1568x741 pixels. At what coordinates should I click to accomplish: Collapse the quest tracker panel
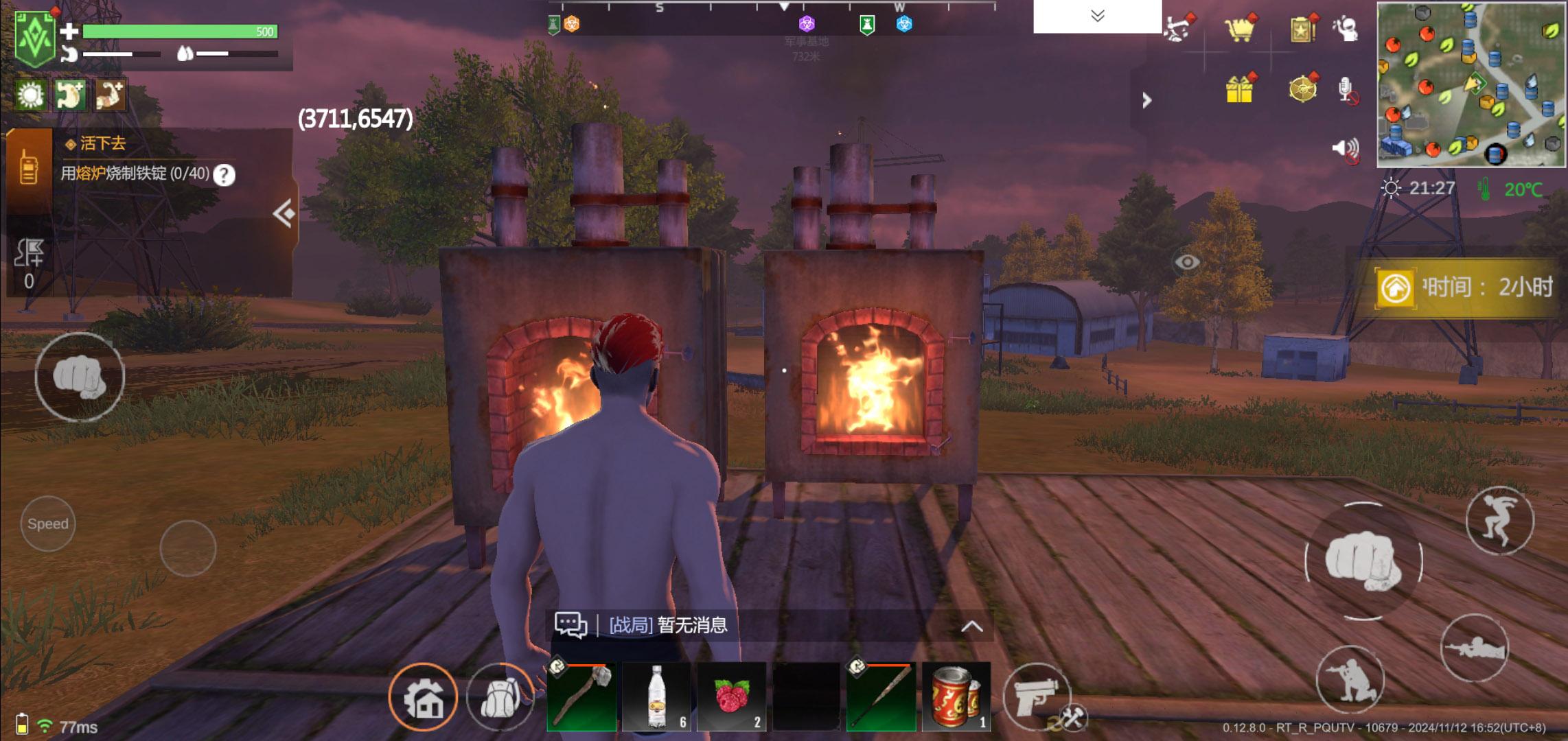284,214
